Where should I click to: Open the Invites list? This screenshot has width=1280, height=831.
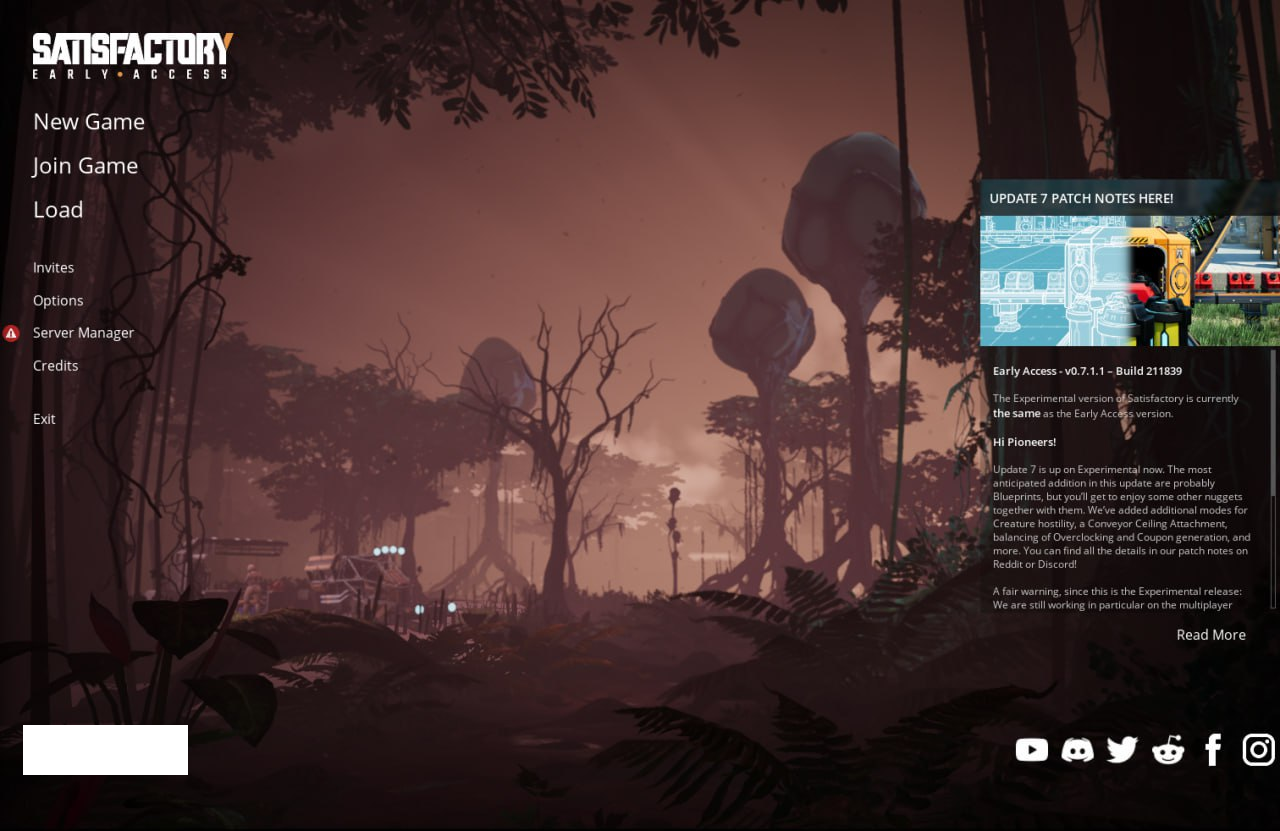pos(54,268)
